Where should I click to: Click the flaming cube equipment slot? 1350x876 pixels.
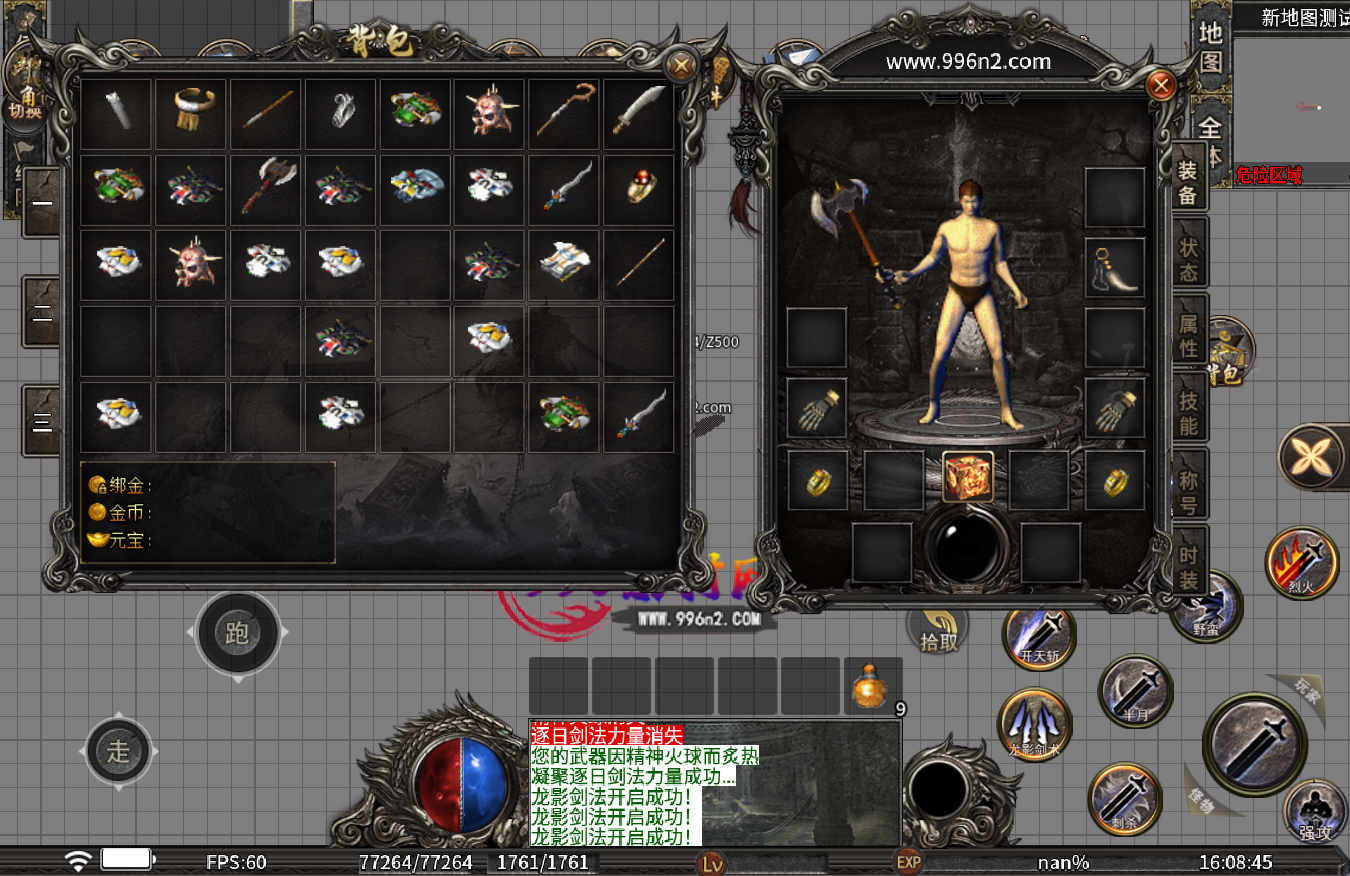(x=968, y=477)
